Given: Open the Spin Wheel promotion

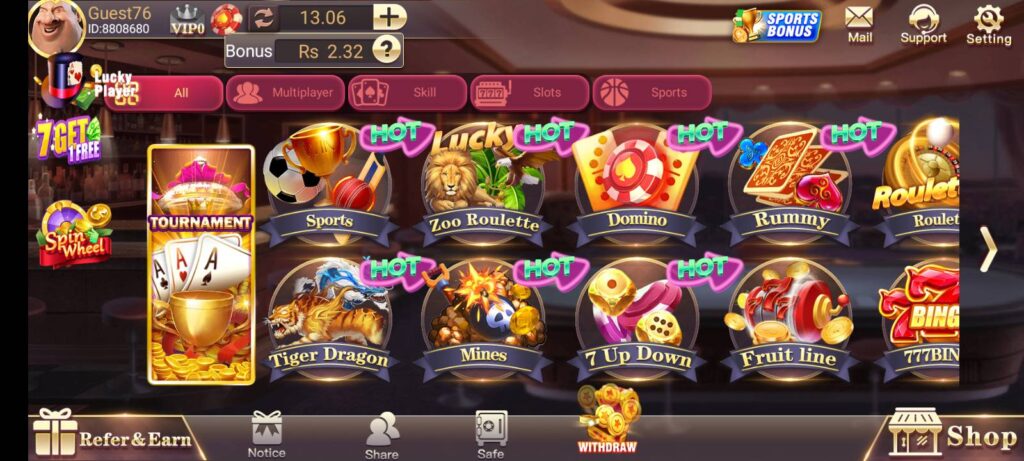Looking at the screenshot, I should [x=75, y=234].
